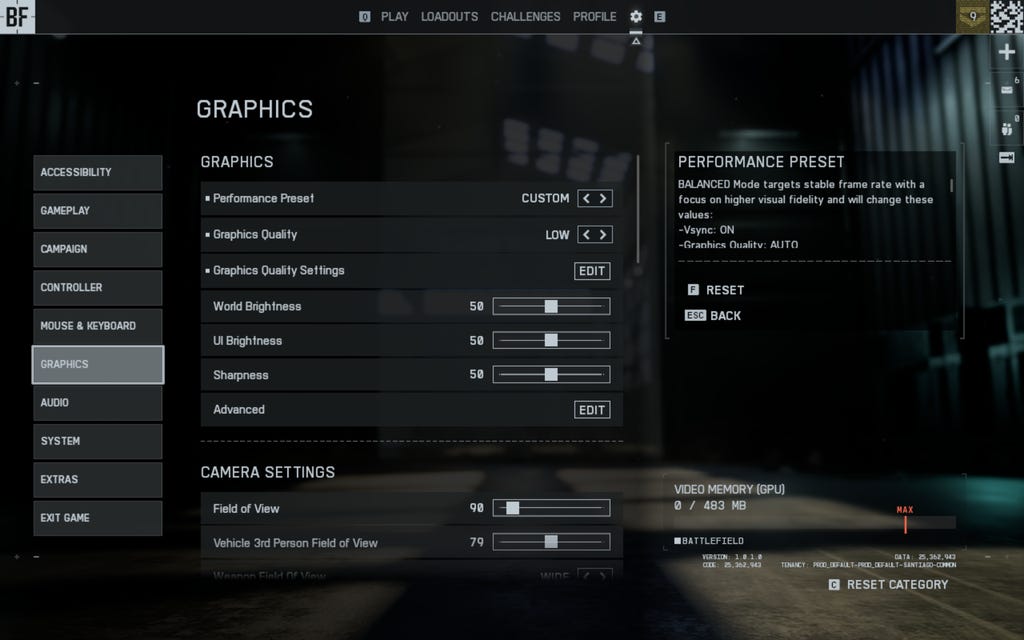Click the Sharpness slider track
Screen dimensions: 1024x640
551,375
